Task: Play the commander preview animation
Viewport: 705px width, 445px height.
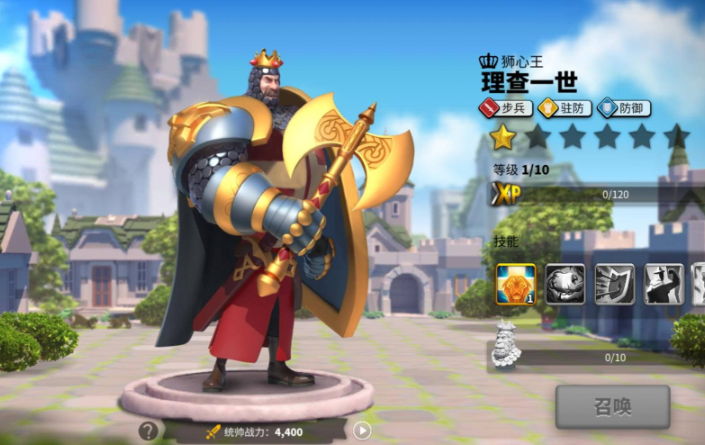Action: coord(362,431)
